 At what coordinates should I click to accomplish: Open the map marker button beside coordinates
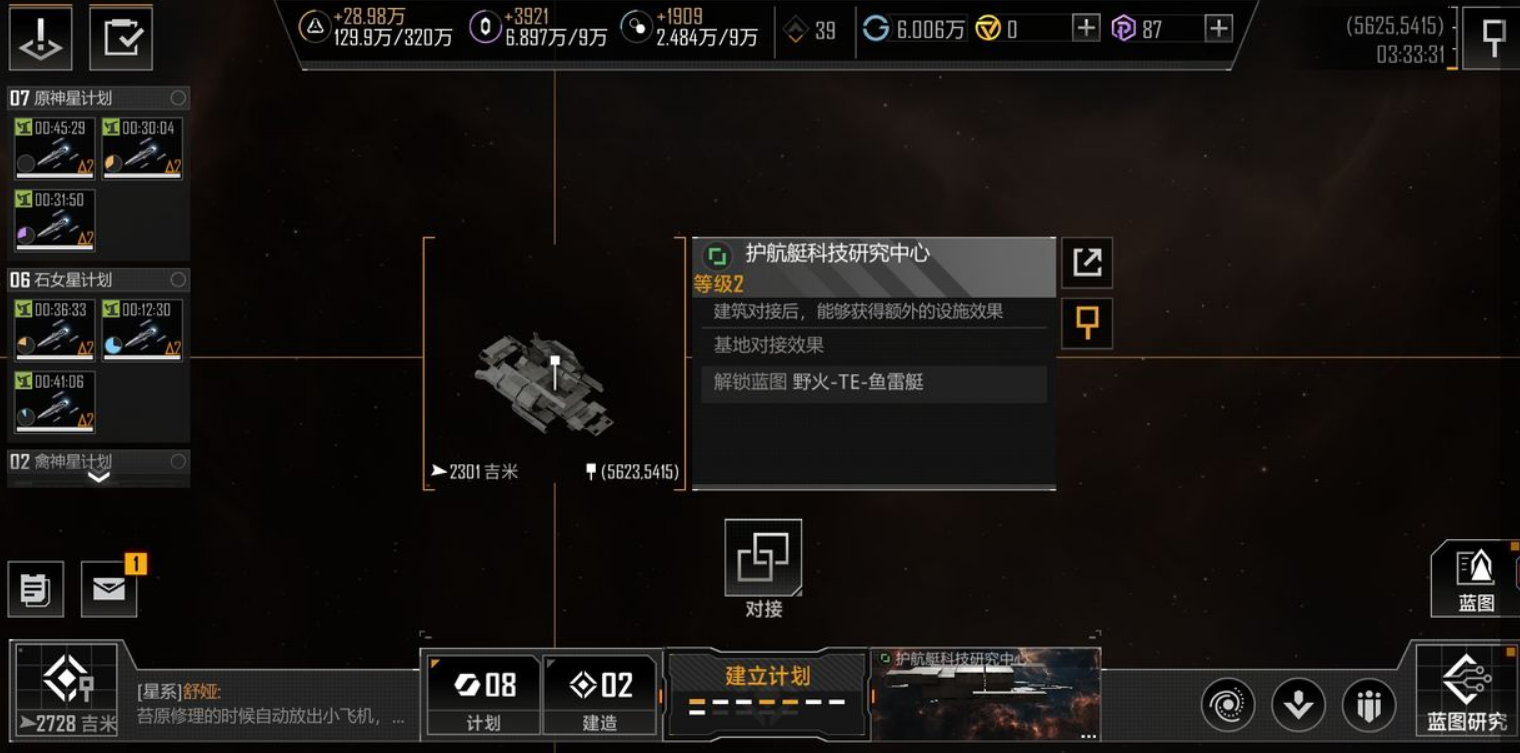[x=1493, y=38]
